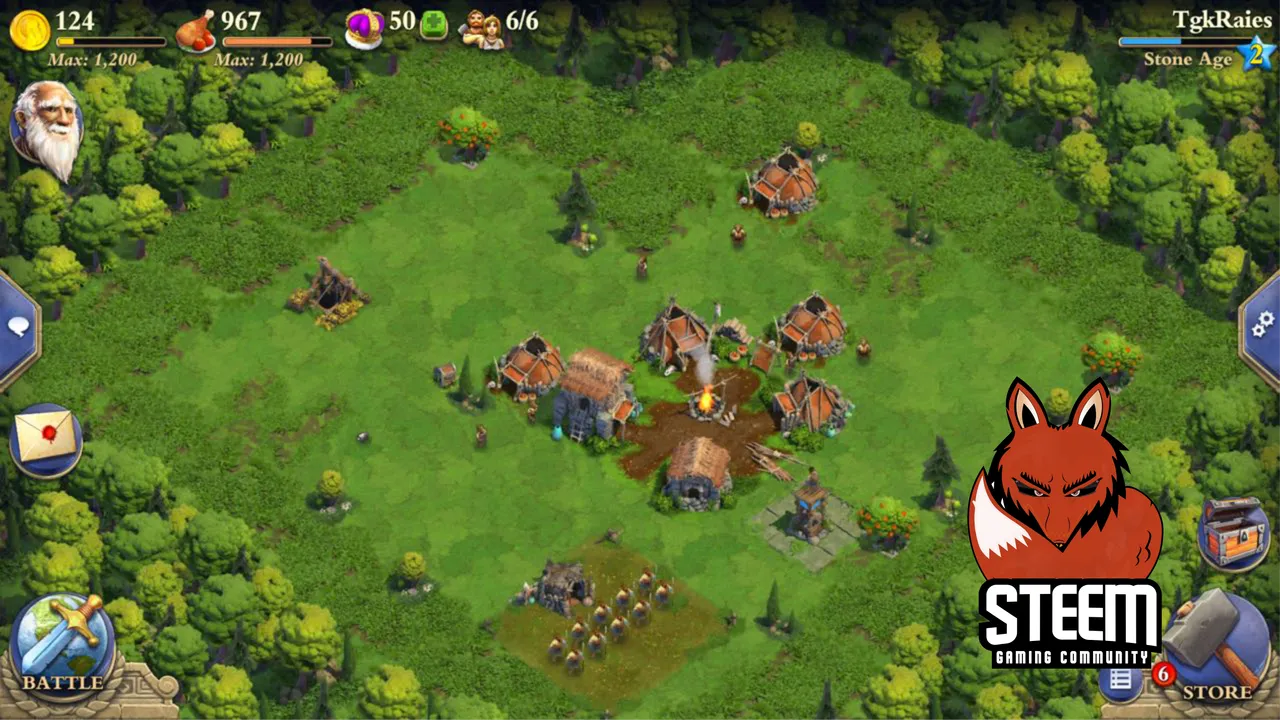
Task: Buy more crowns with green plus
Action: tap(434, 24)
